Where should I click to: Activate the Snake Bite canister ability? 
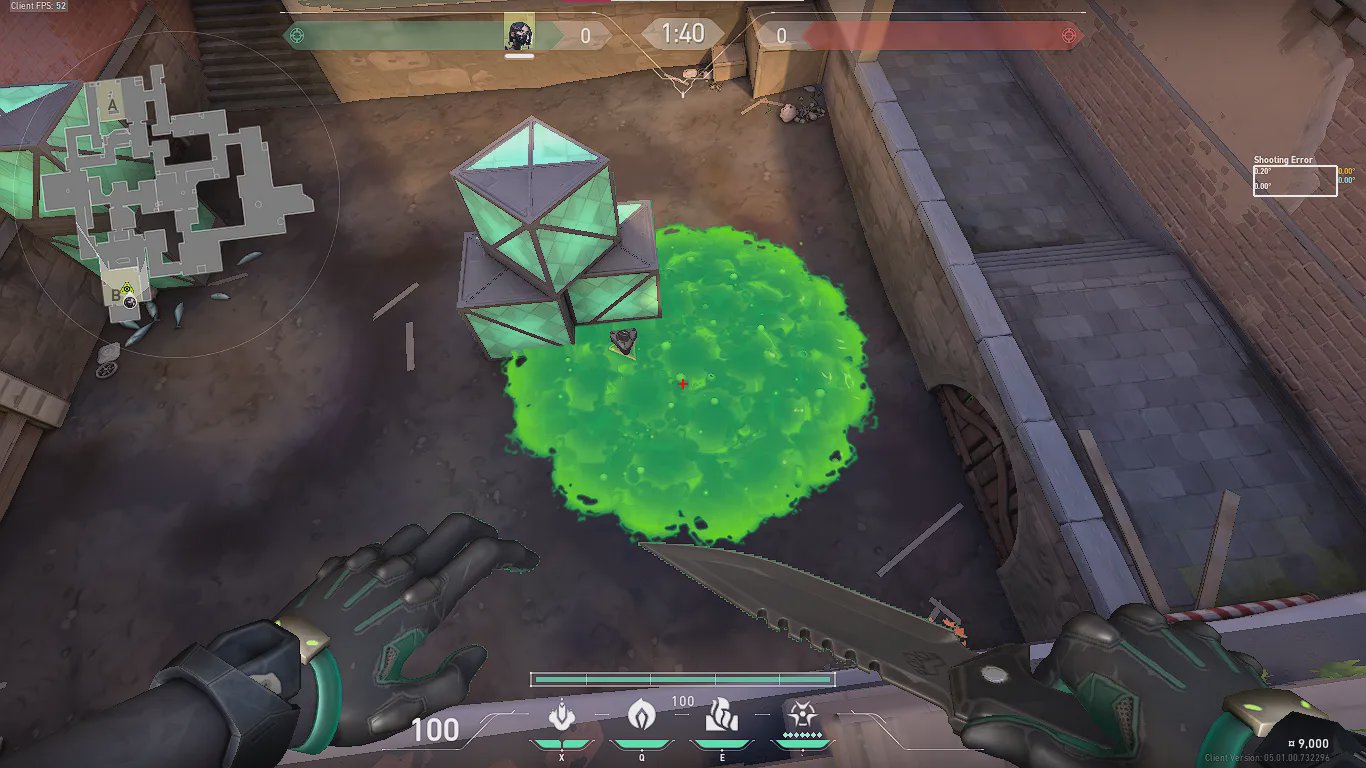pyautogui.click(x=562, y=716)
